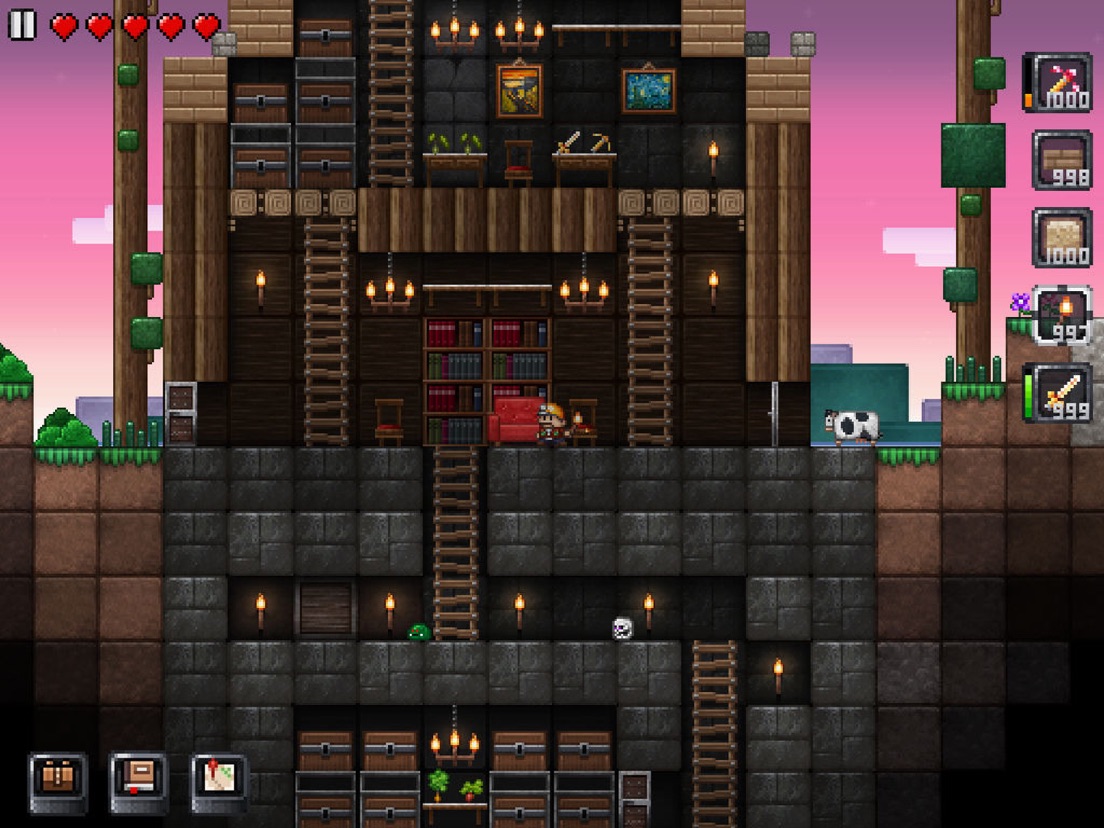Pause the game

tap(22, 25)
